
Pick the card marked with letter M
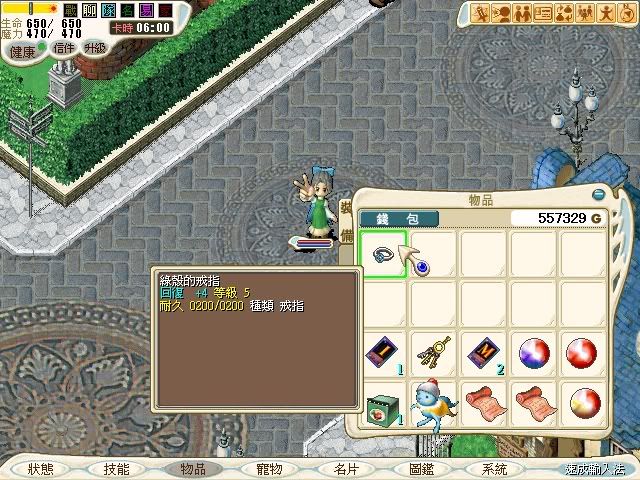pyautogui.click(x=483, y=352)
